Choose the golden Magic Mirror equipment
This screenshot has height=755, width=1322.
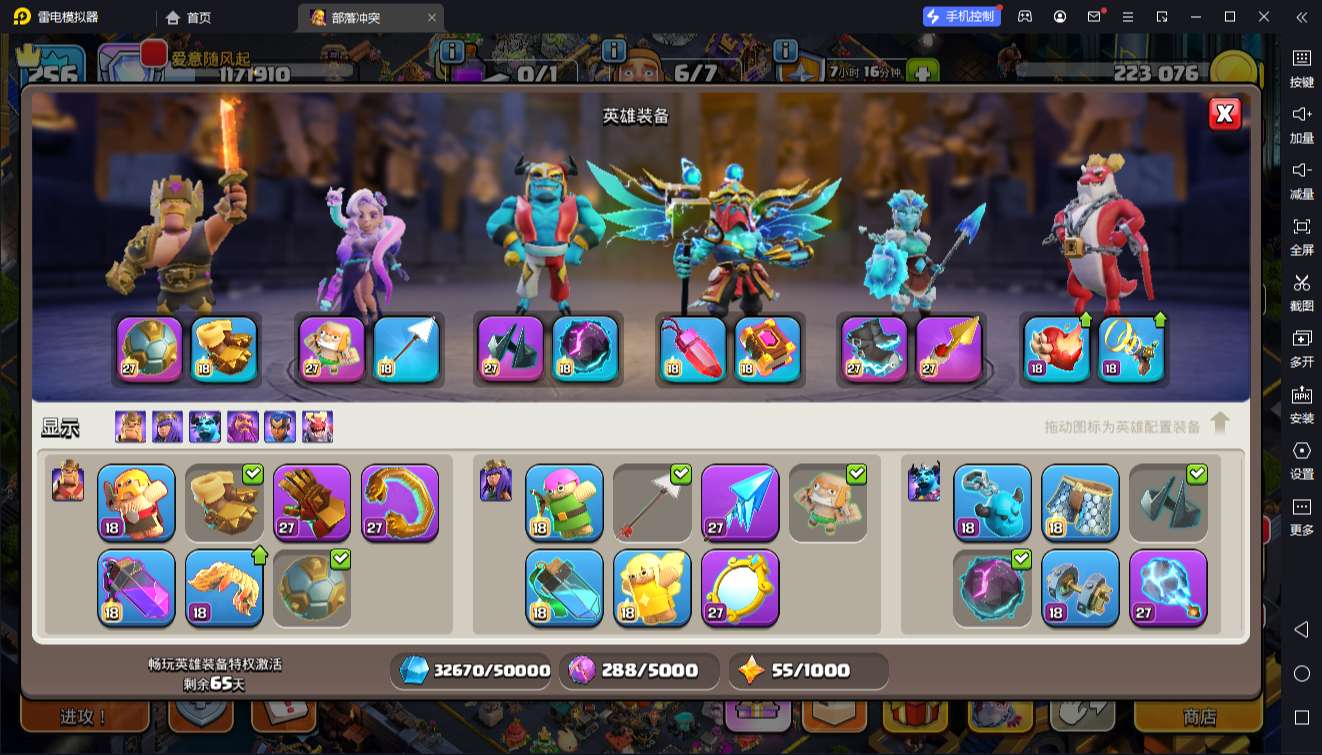[740, 587]
